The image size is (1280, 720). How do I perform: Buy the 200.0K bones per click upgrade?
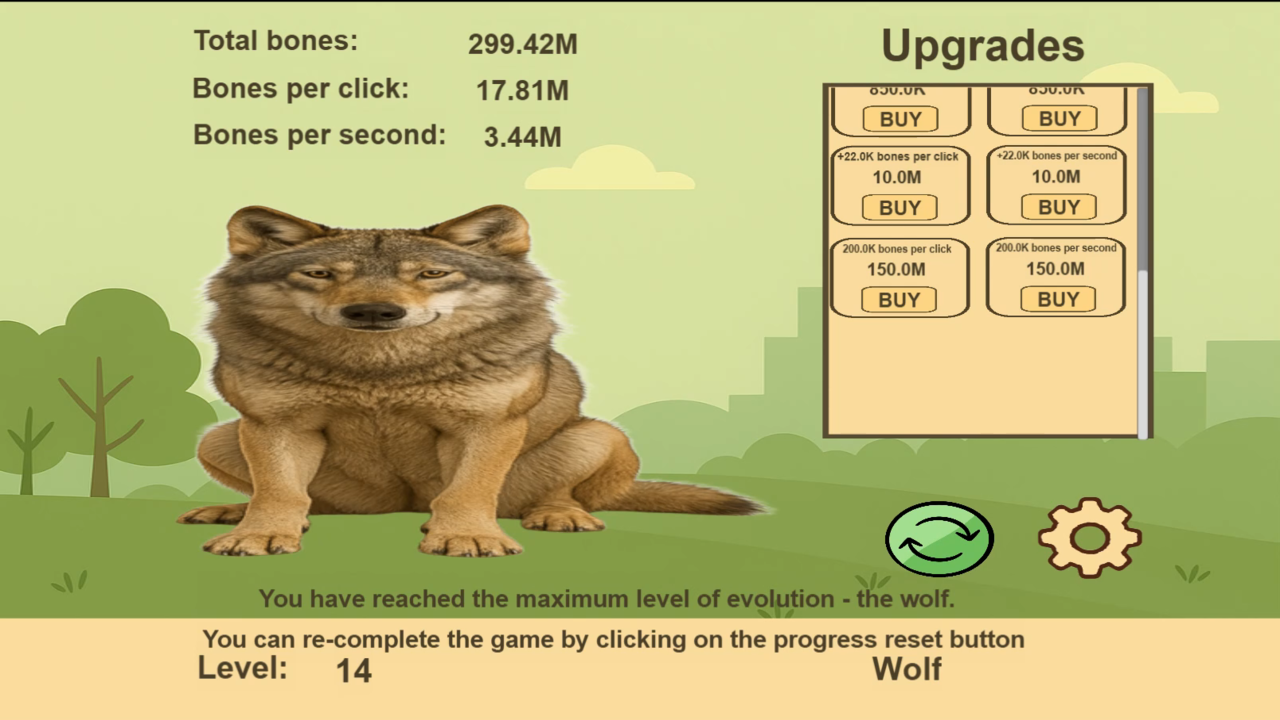(898, 299)
